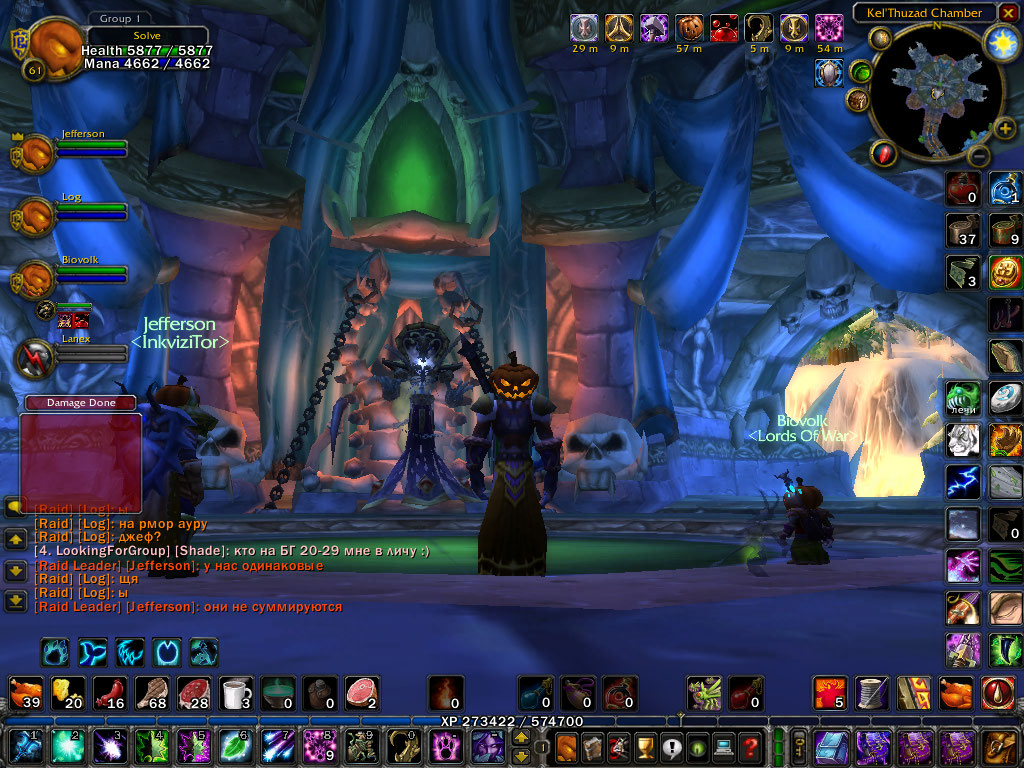Activate the purple paw ability

point(444,746)
